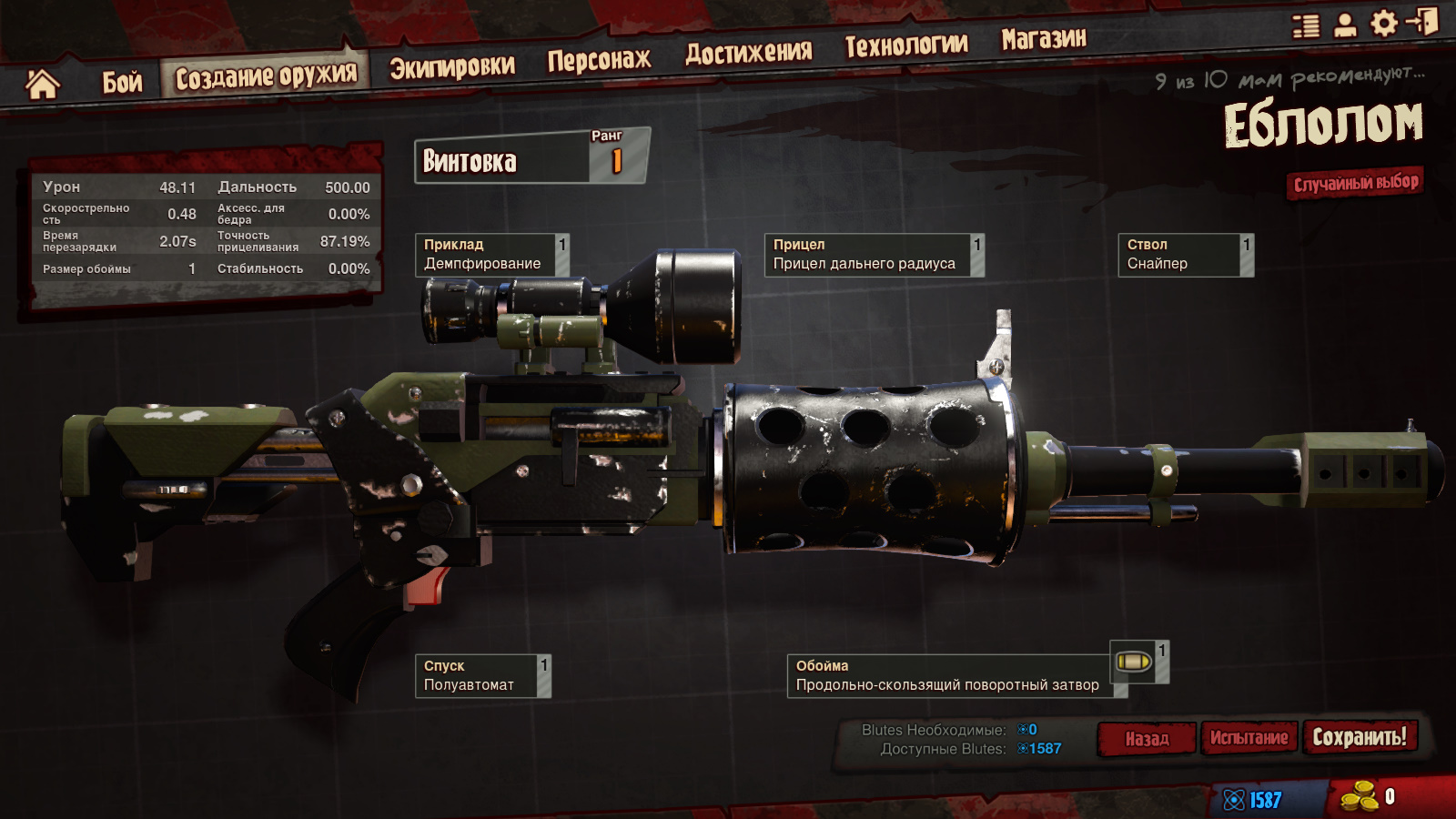The width and height of the screenshot is (1456, 819).
Task: Open the Экипировки tab
Action: [451, 66]
